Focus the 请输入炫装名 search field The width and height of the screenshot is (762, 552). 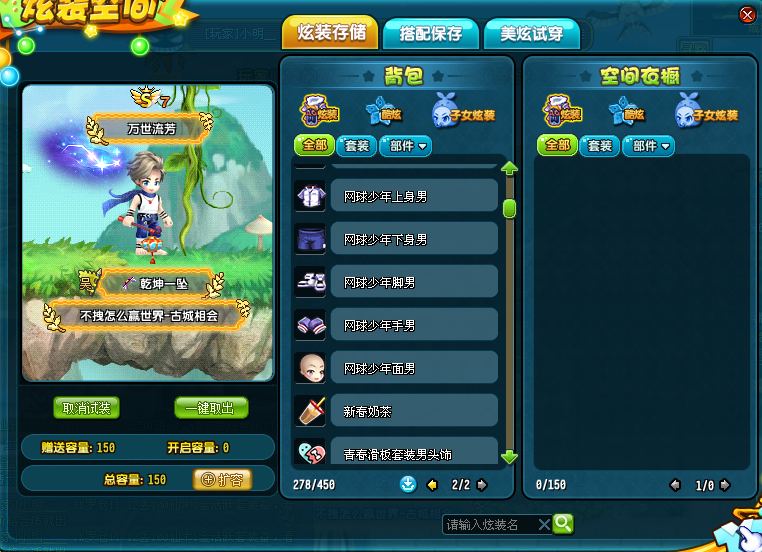[x=490, y=524]
